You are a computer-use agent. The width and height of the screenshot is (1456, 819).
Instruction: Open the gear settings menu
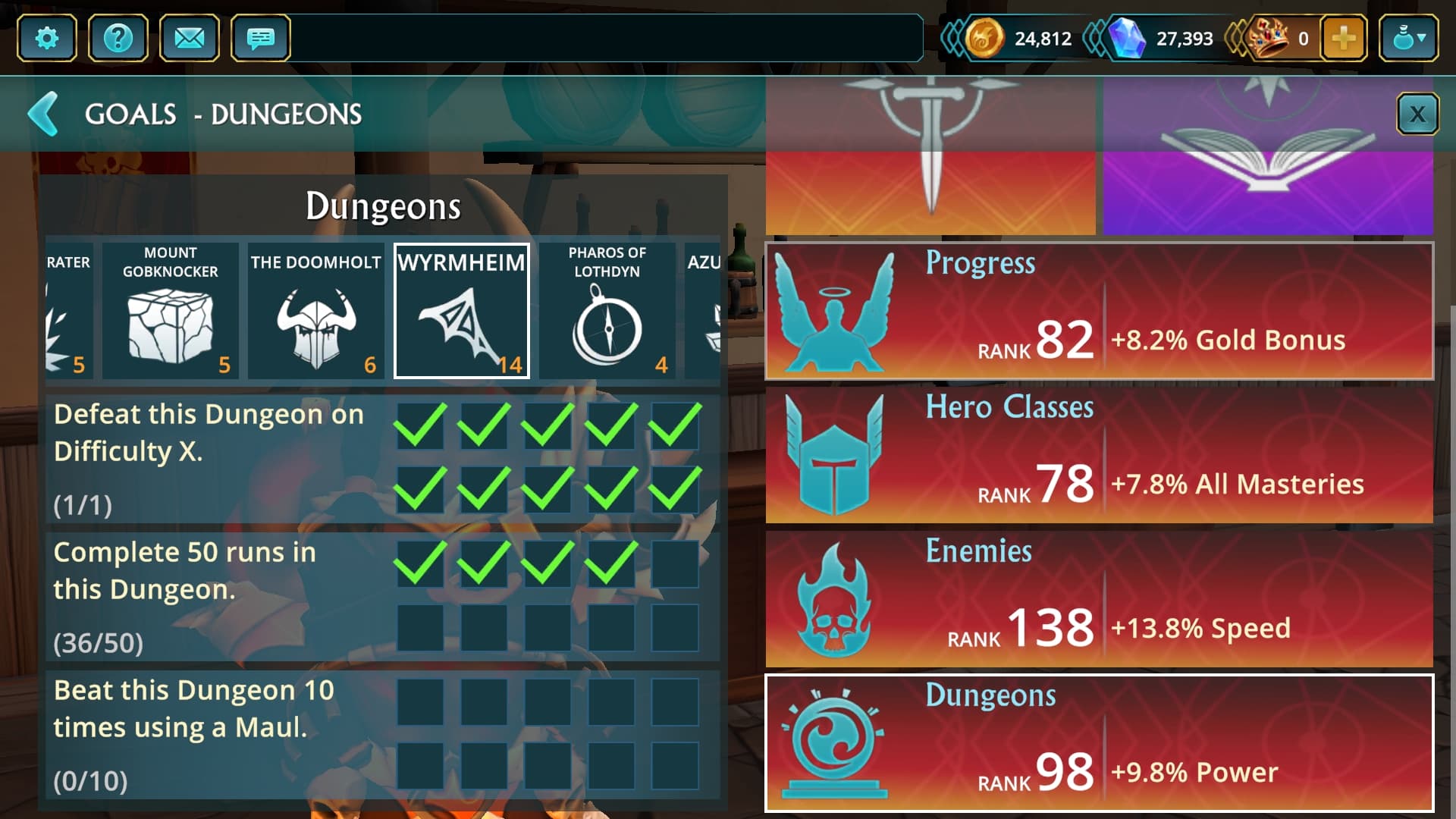click(x=46, y=38)
